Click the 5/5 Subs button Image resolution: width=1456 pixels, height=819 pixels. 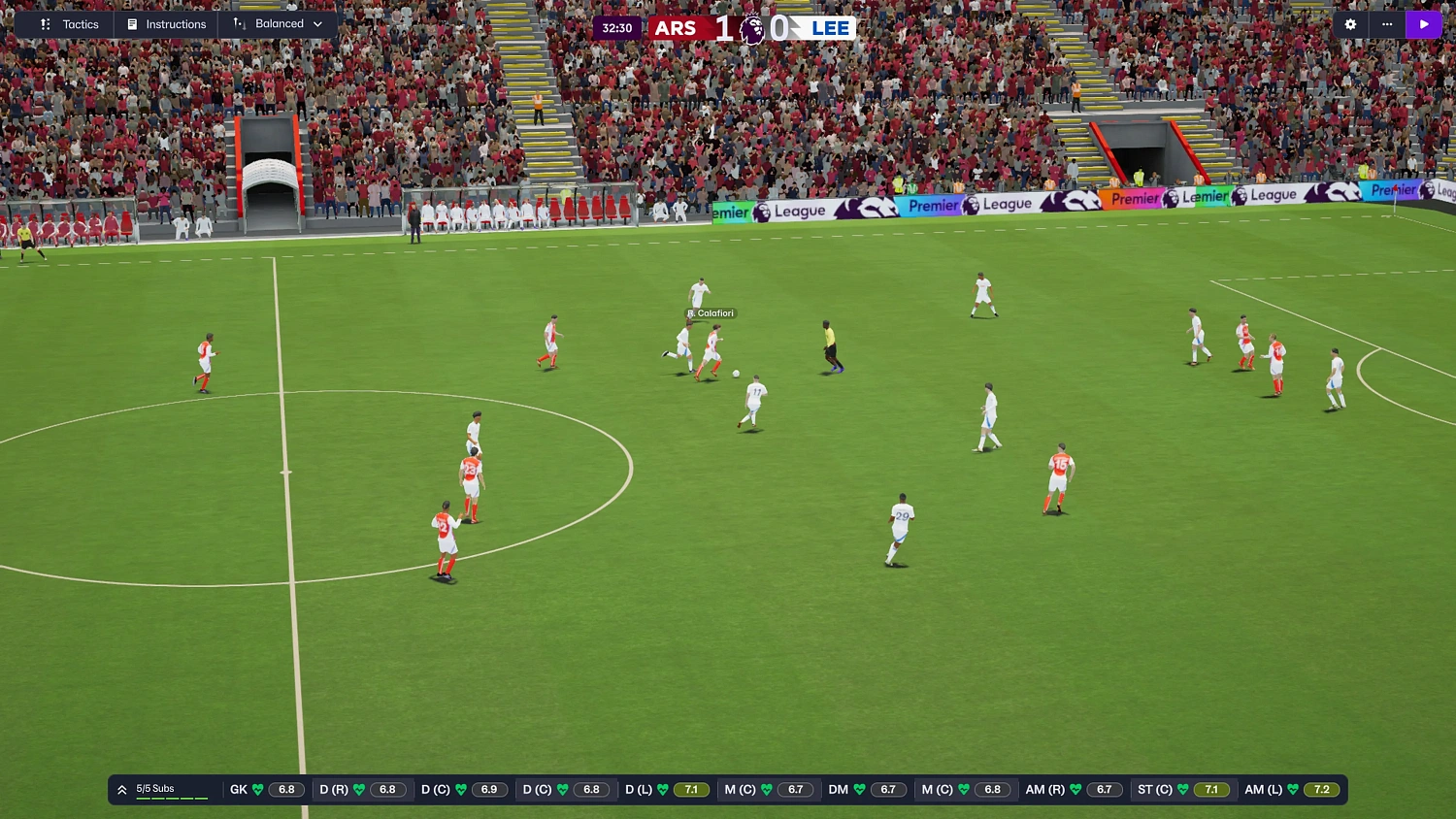[x=155, y=788]
